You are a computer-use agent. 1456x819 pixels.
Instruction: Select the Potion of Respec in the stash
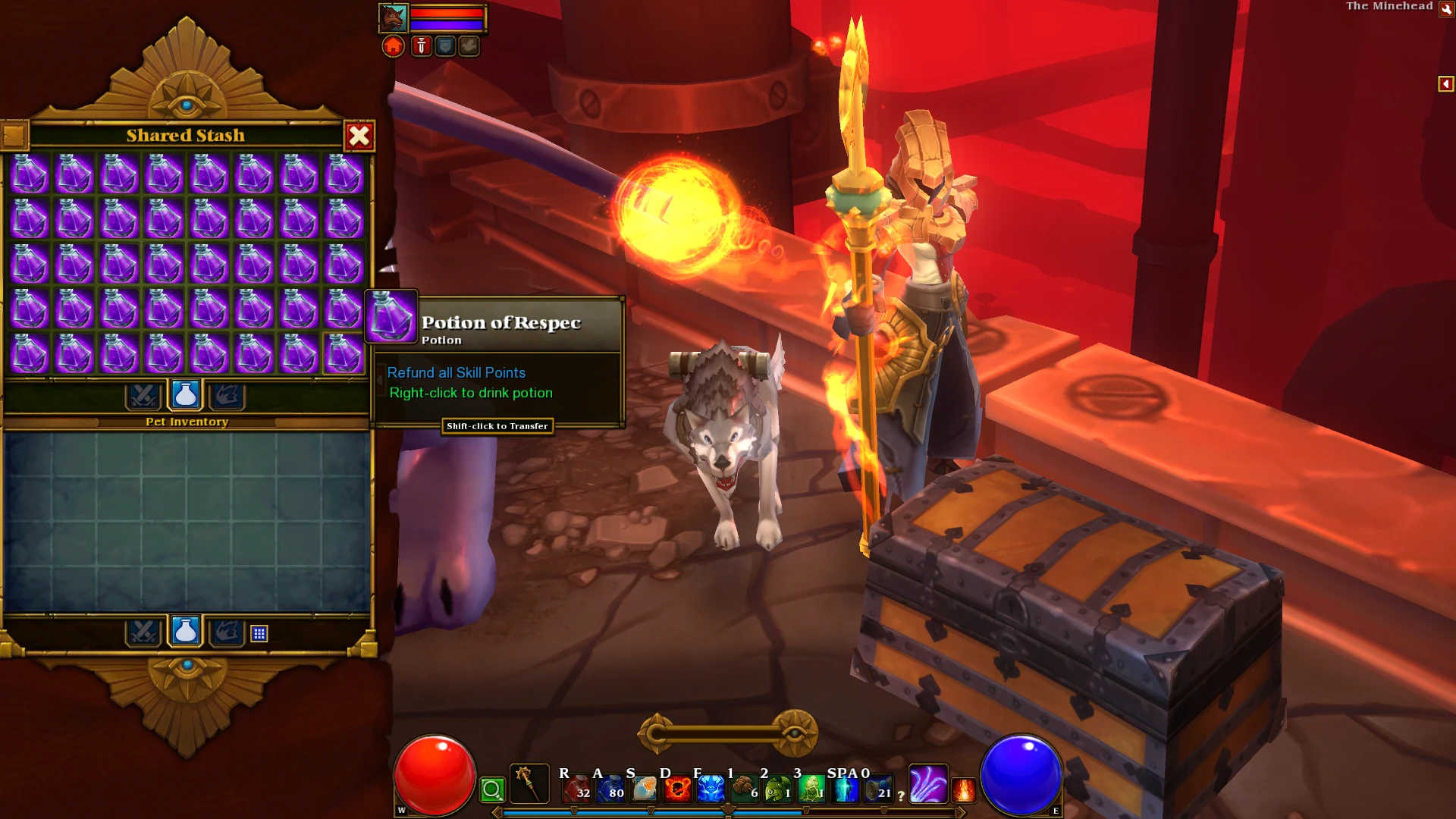click(343, 354)
